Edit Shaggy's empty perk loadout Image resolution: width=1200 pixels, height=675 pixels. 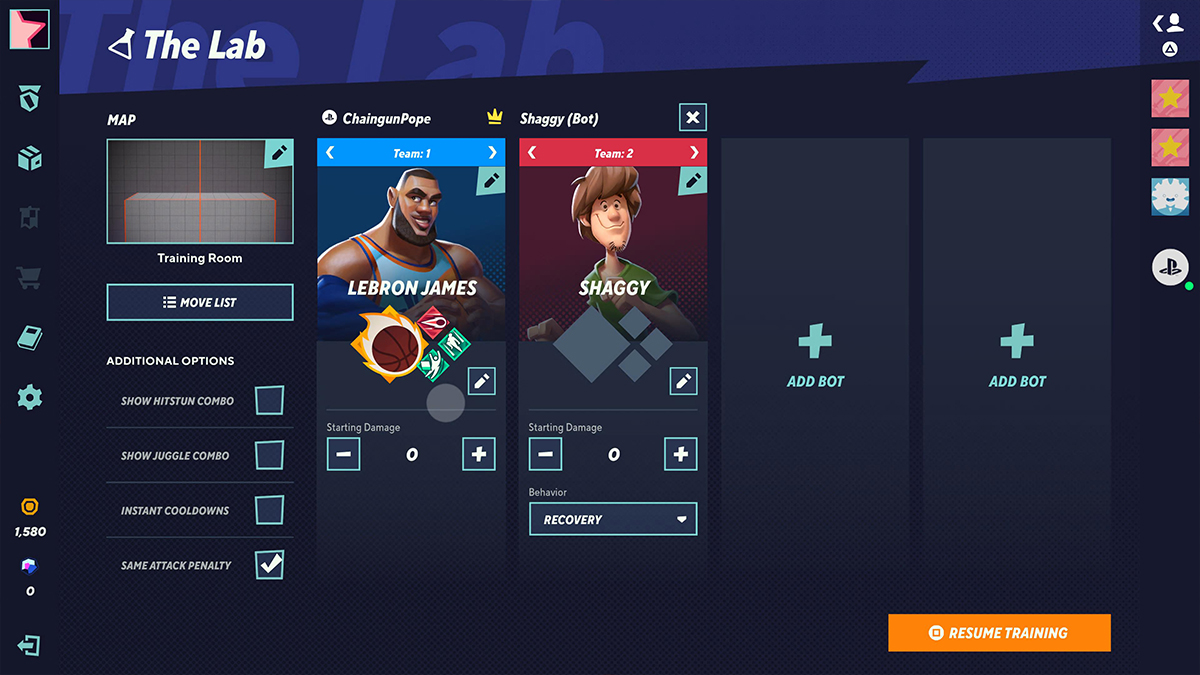(683, 381)
